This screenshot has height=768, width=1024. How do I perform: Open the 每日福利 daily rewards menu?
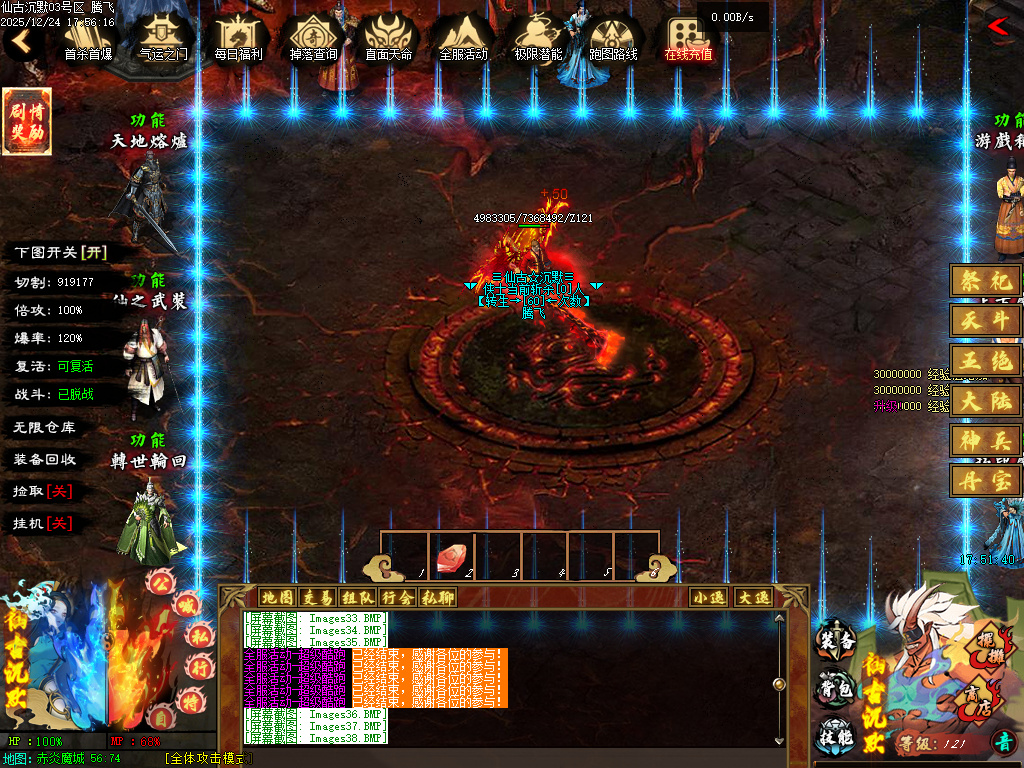coord(238,38)
